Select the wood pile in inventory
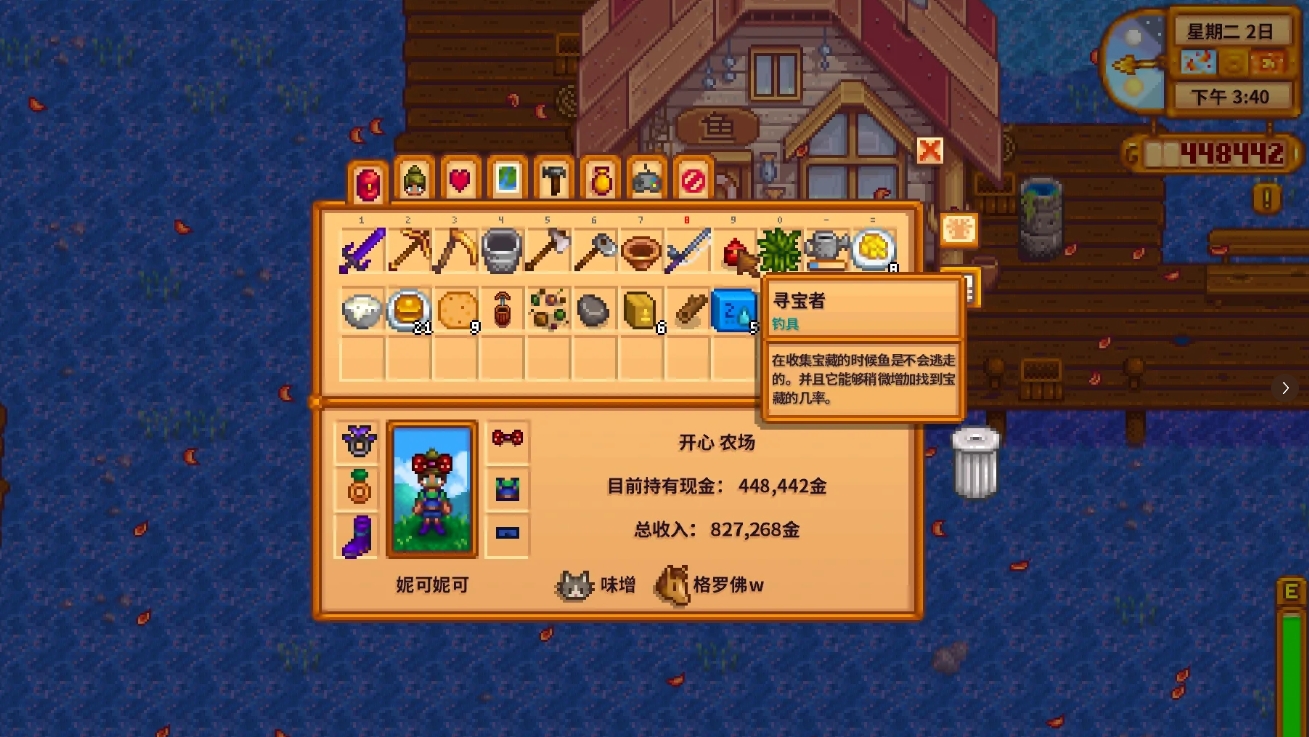Screen dimensions: 1309x737 click(x=688, y=310)
